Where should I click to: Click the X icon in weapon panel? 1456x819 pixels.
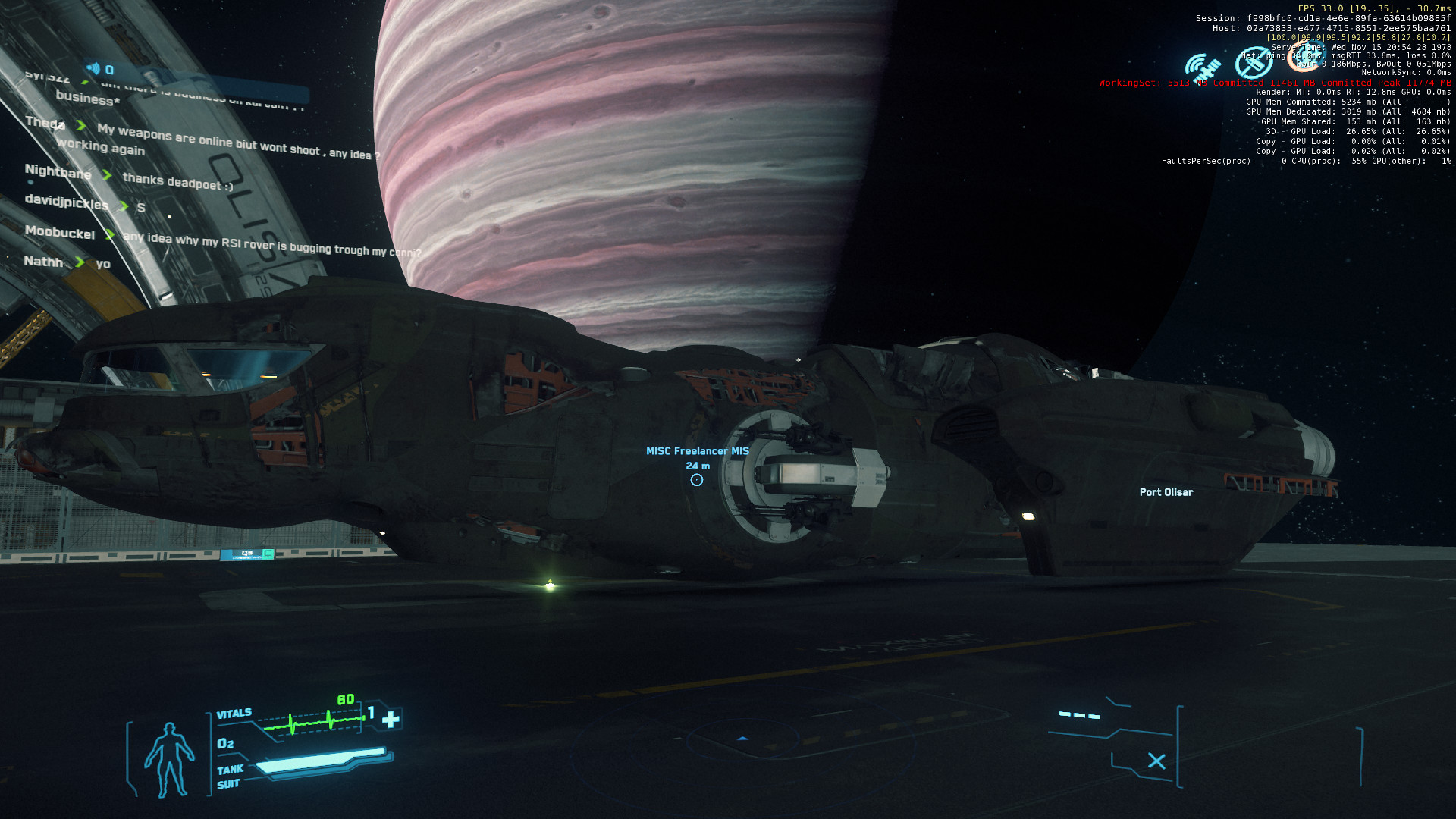1156,761
